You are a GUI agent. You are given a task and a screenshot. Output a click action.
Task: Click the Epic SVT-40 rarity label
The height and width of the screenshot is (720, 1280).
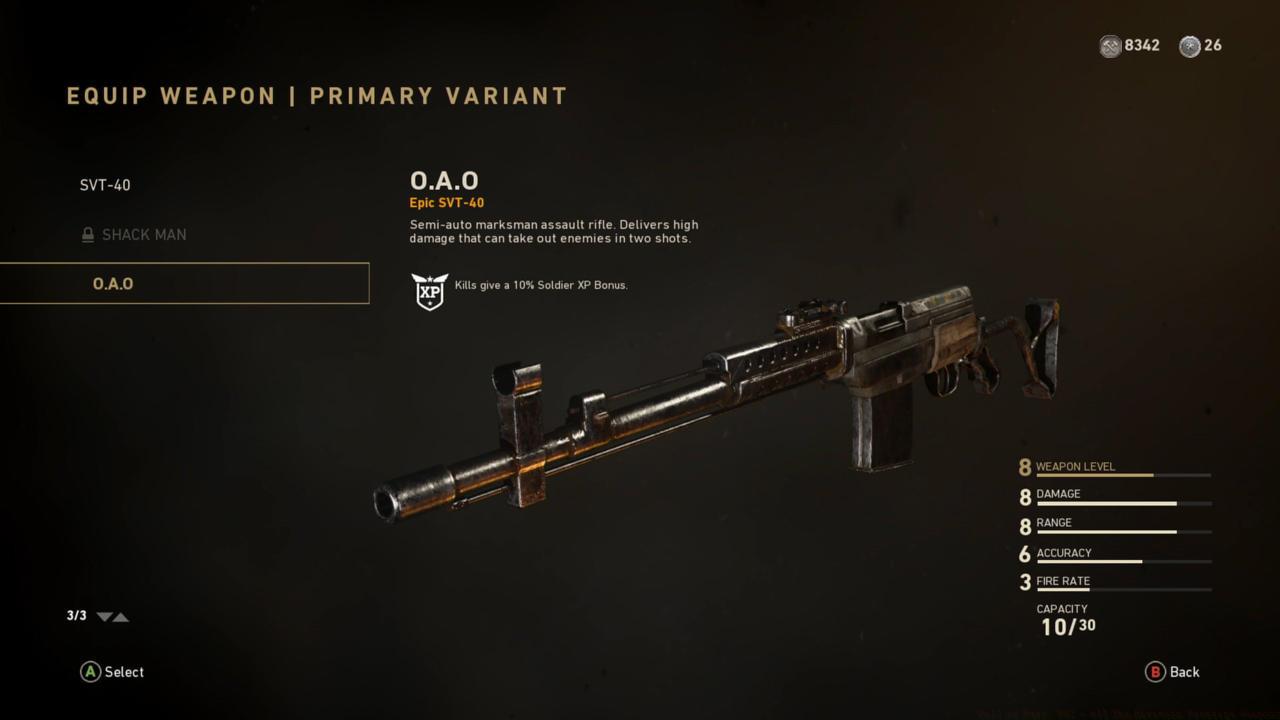446,202
